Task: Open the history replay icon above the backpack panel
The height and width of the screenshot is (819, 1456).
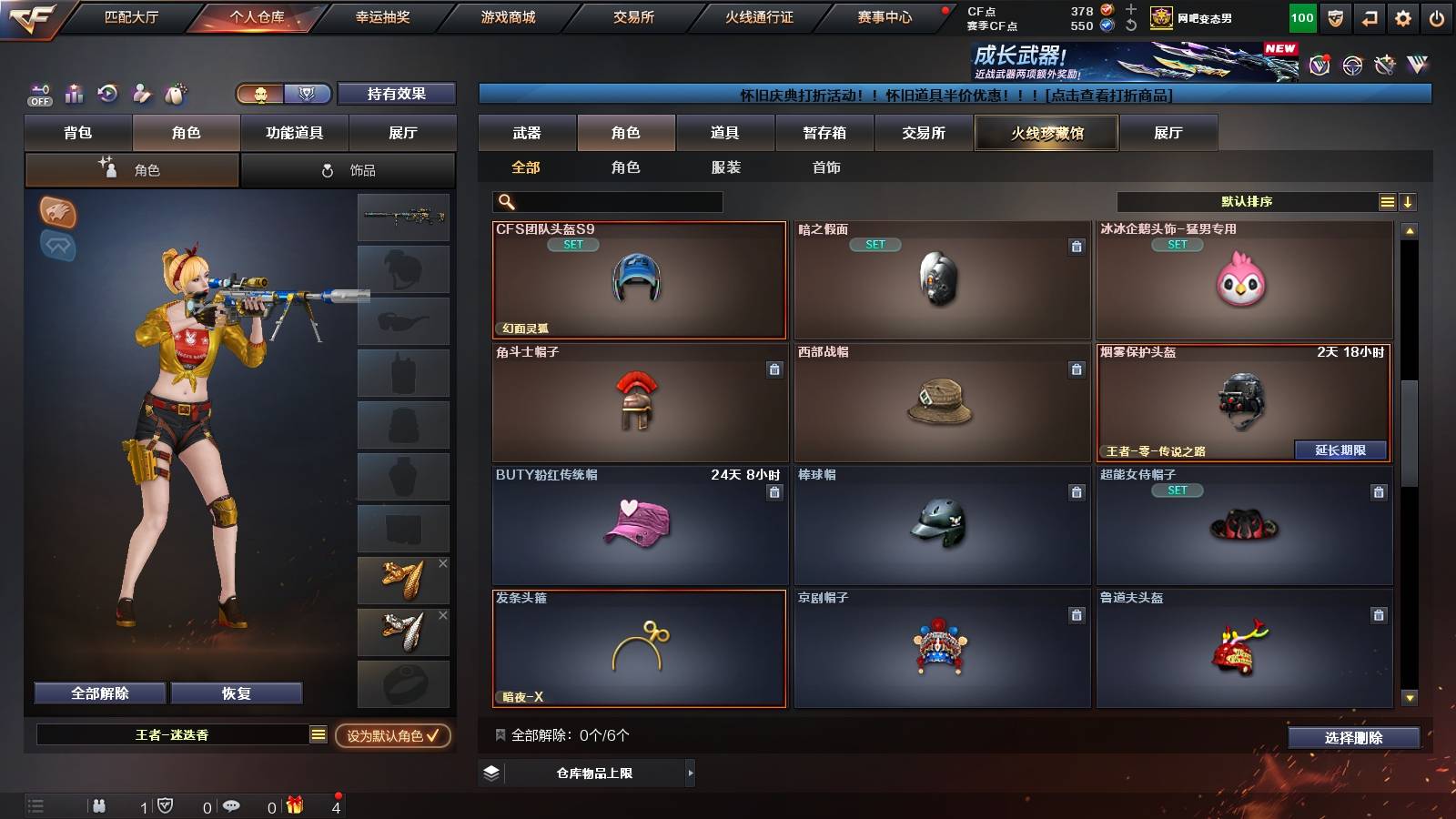Action: tap(108, 94)
